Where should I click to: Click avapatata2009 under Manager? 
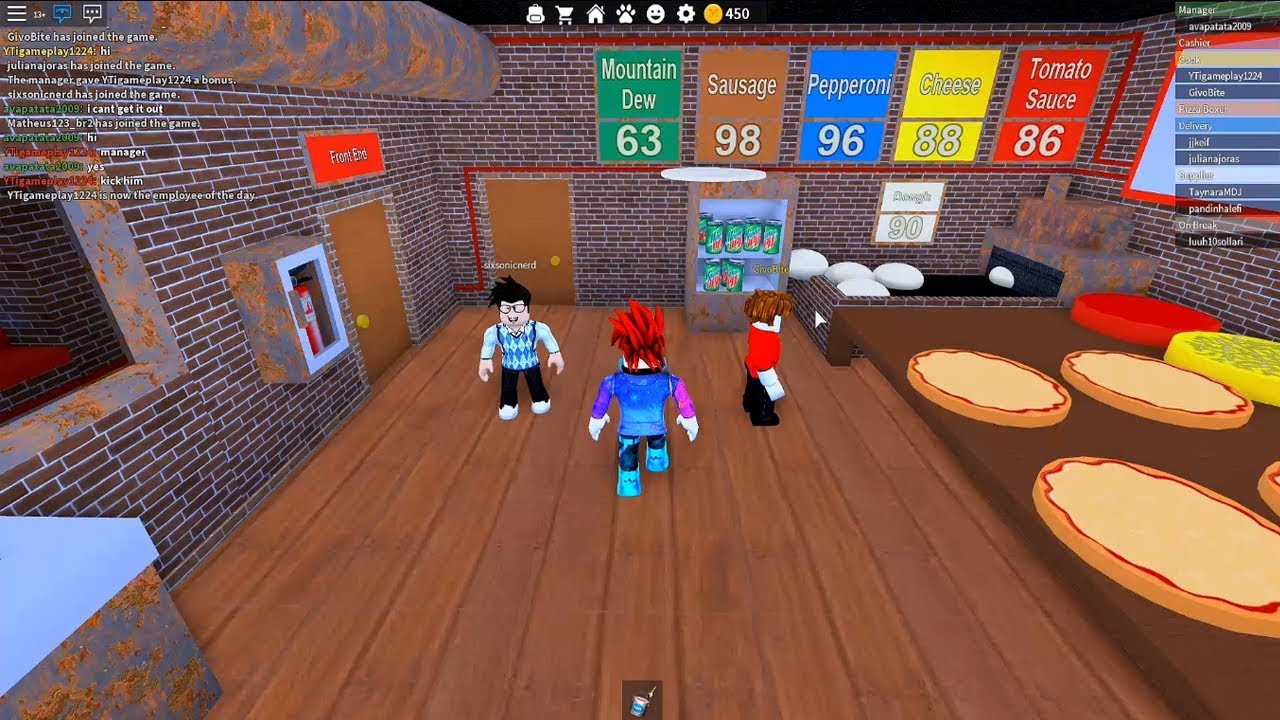(x=1220, y=25)
